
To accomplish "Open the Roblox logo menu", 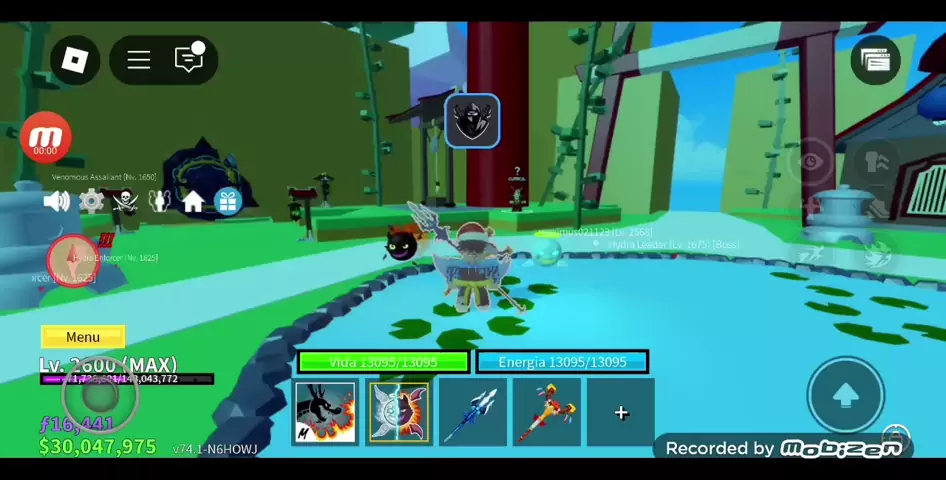I will [75, 60].
